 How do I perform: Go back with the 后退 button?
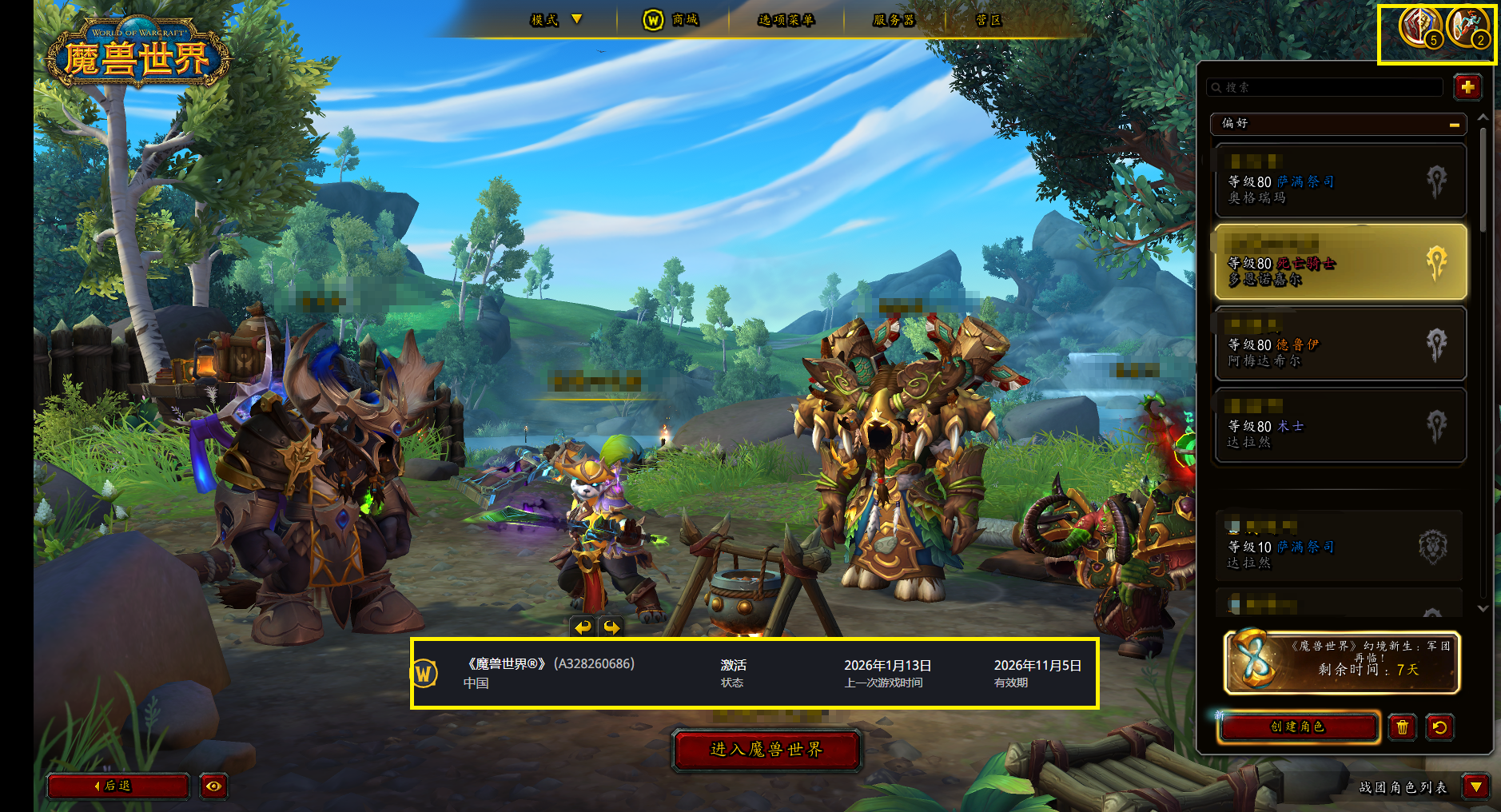pyautogui.click(x=117, y=786)
